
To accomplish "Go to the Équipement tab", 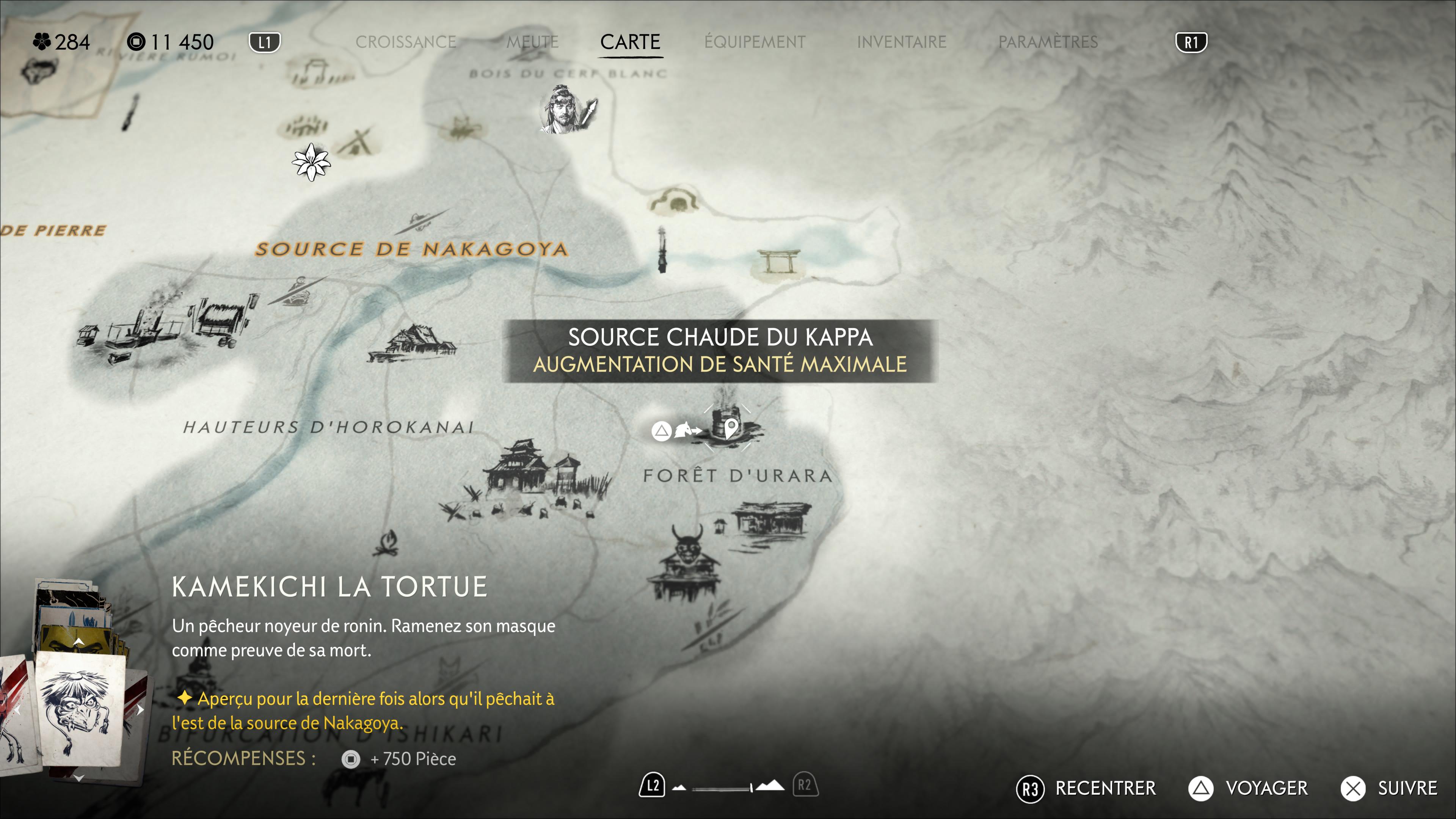I will [755, 42].
